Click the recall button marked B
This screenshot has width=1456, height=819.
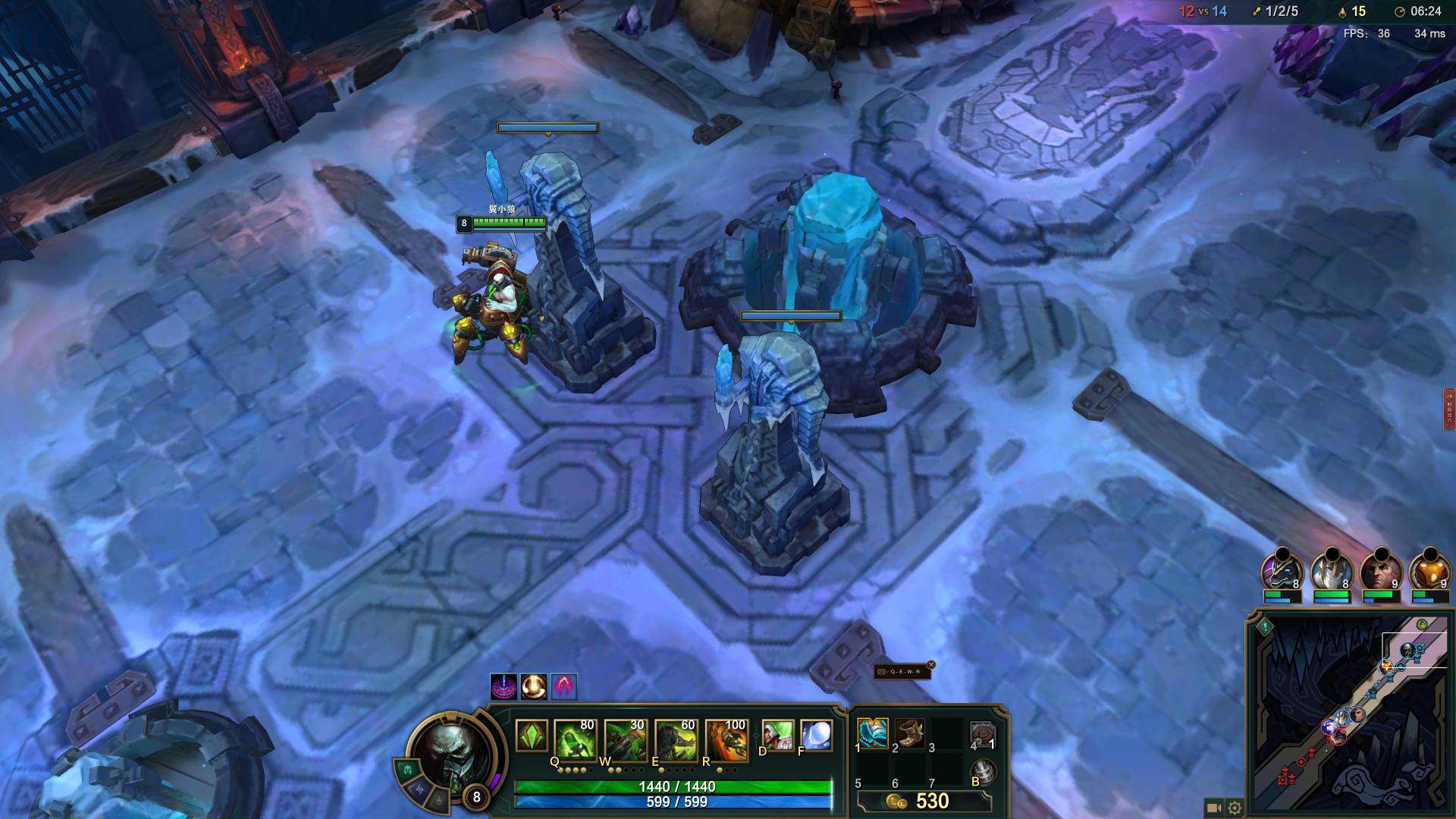pos(984,772)
